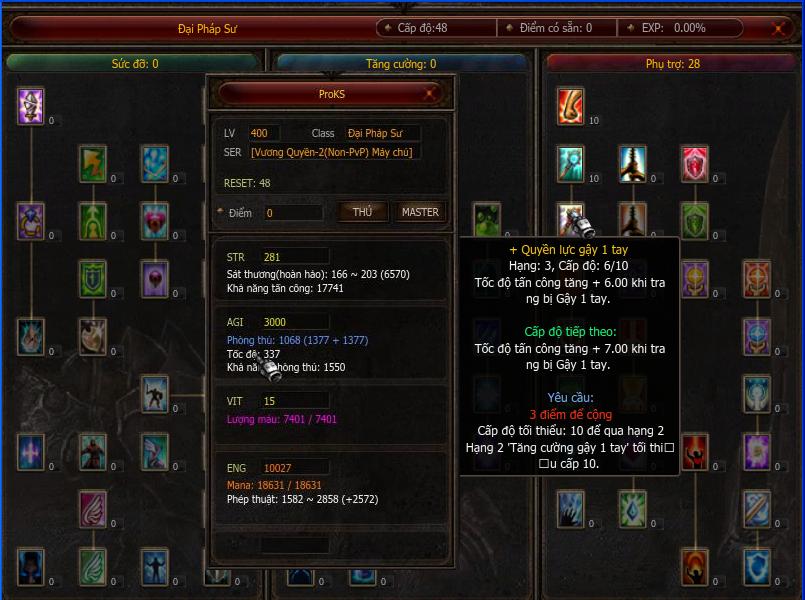Choose the top purple skill in Sức đỡ tree
The height and width of the screenshot is (600, 805).
point(31,105)
